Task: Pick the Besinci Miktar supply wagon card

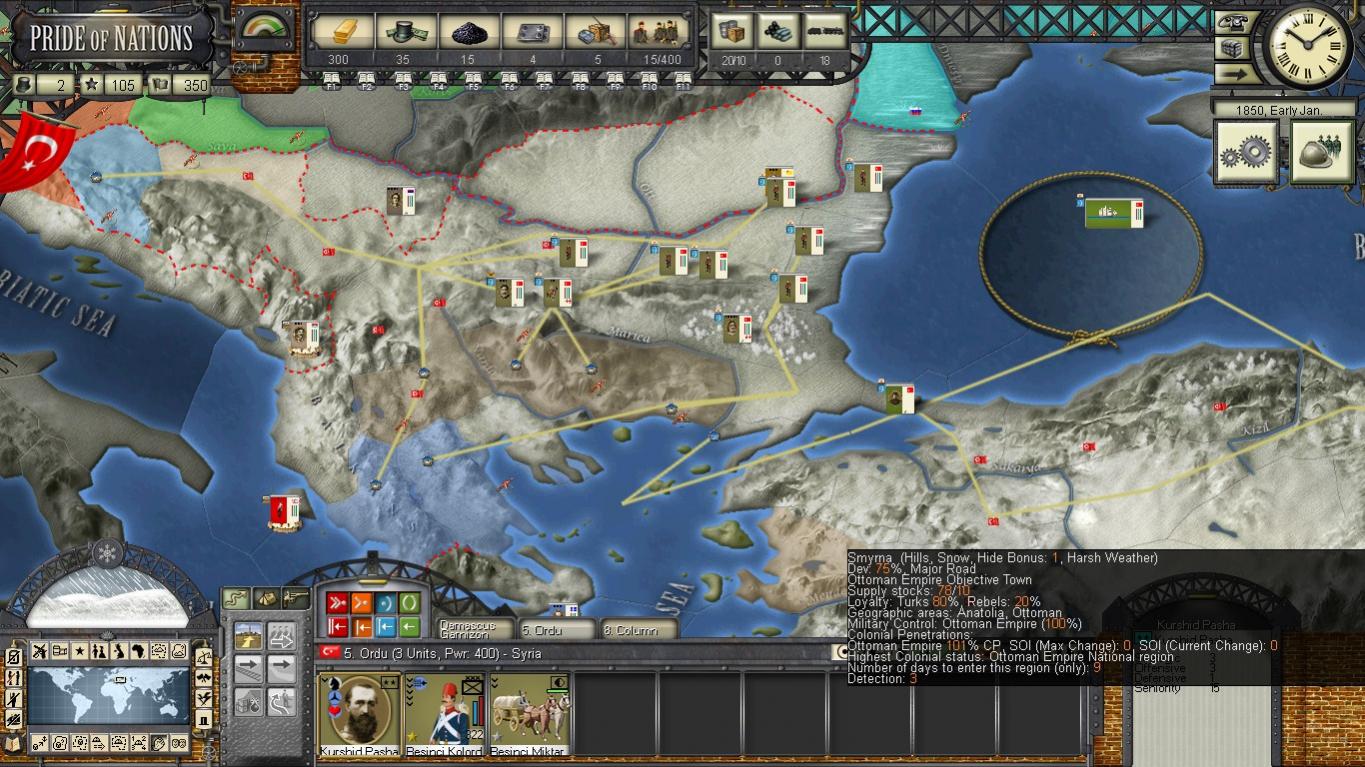Action: pyautogui.click(x=529, y=713)
